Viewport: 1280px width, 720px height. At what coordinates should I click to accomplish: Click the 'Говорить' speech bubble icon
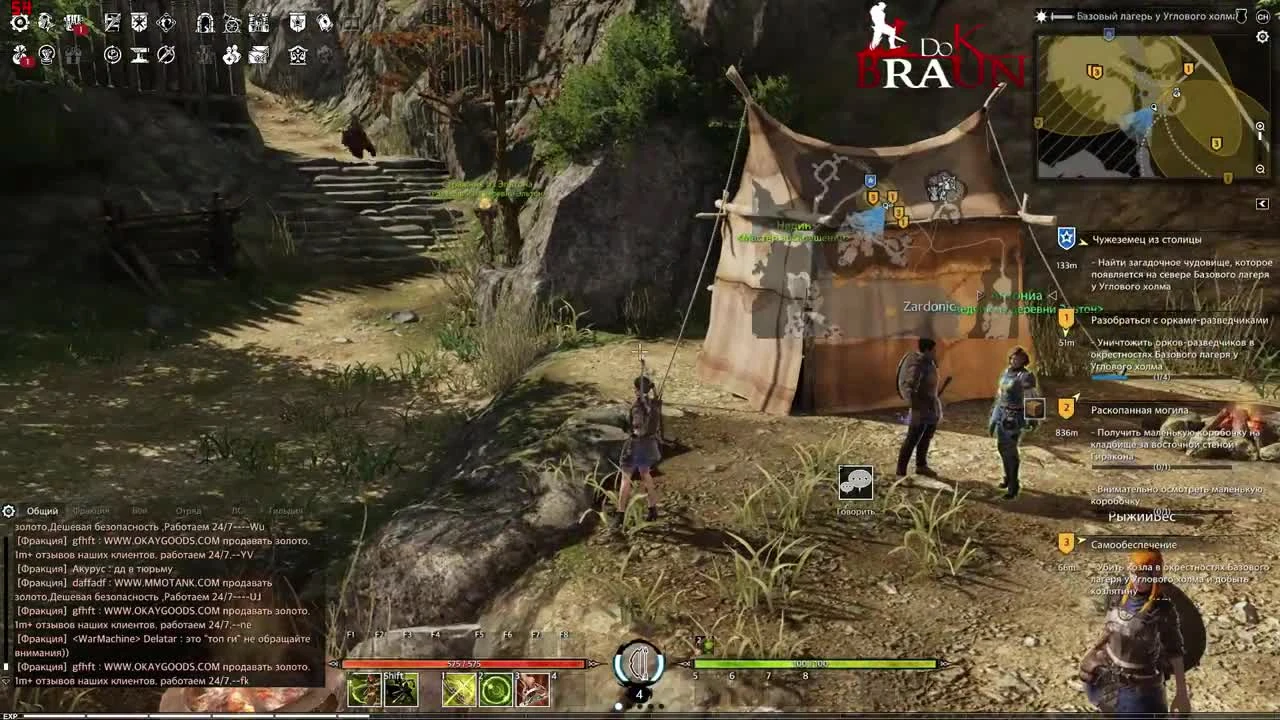tap(855, 484)
